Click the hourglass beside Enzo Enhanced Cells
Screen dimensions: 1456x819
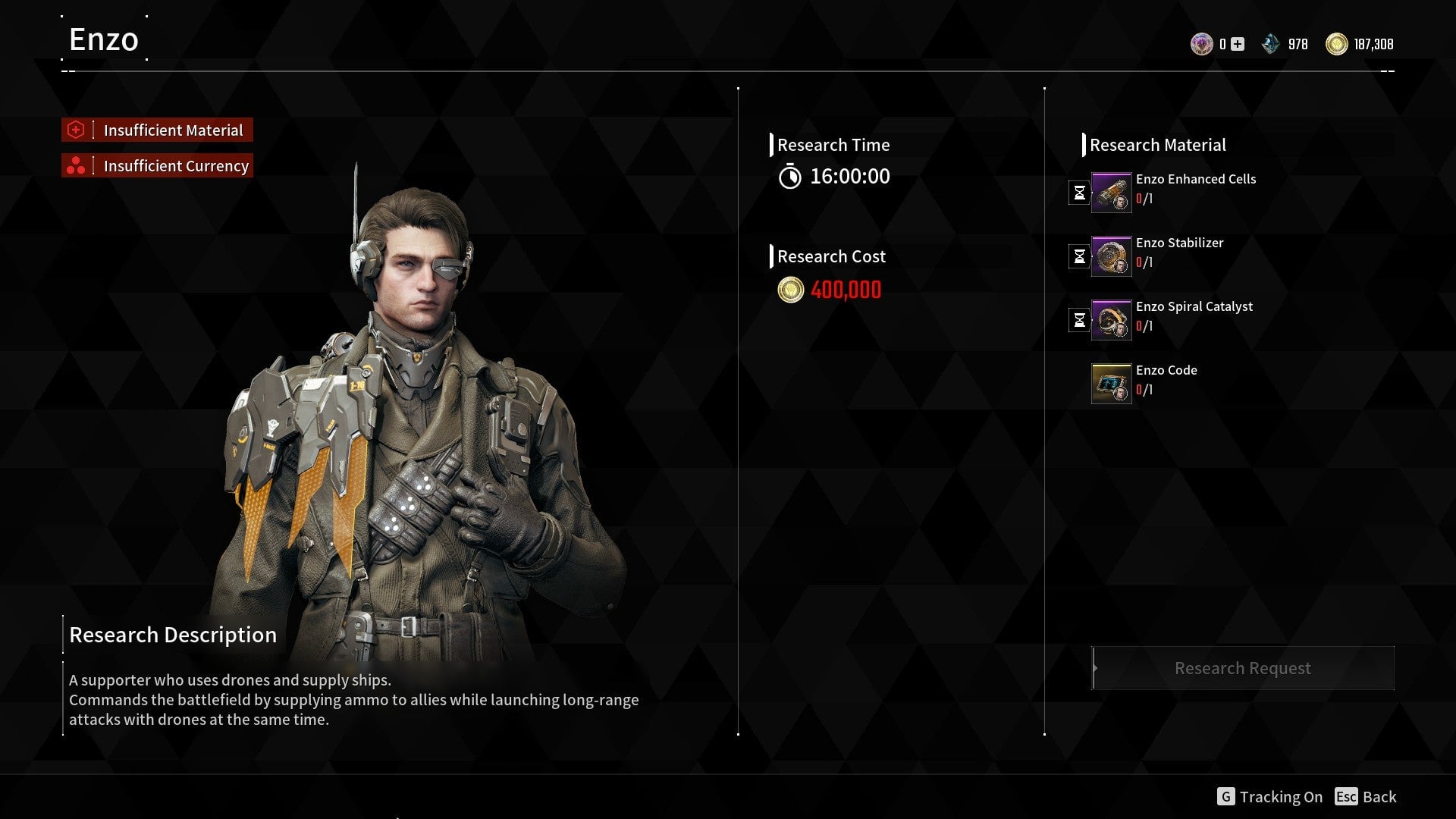(1079, 192)
